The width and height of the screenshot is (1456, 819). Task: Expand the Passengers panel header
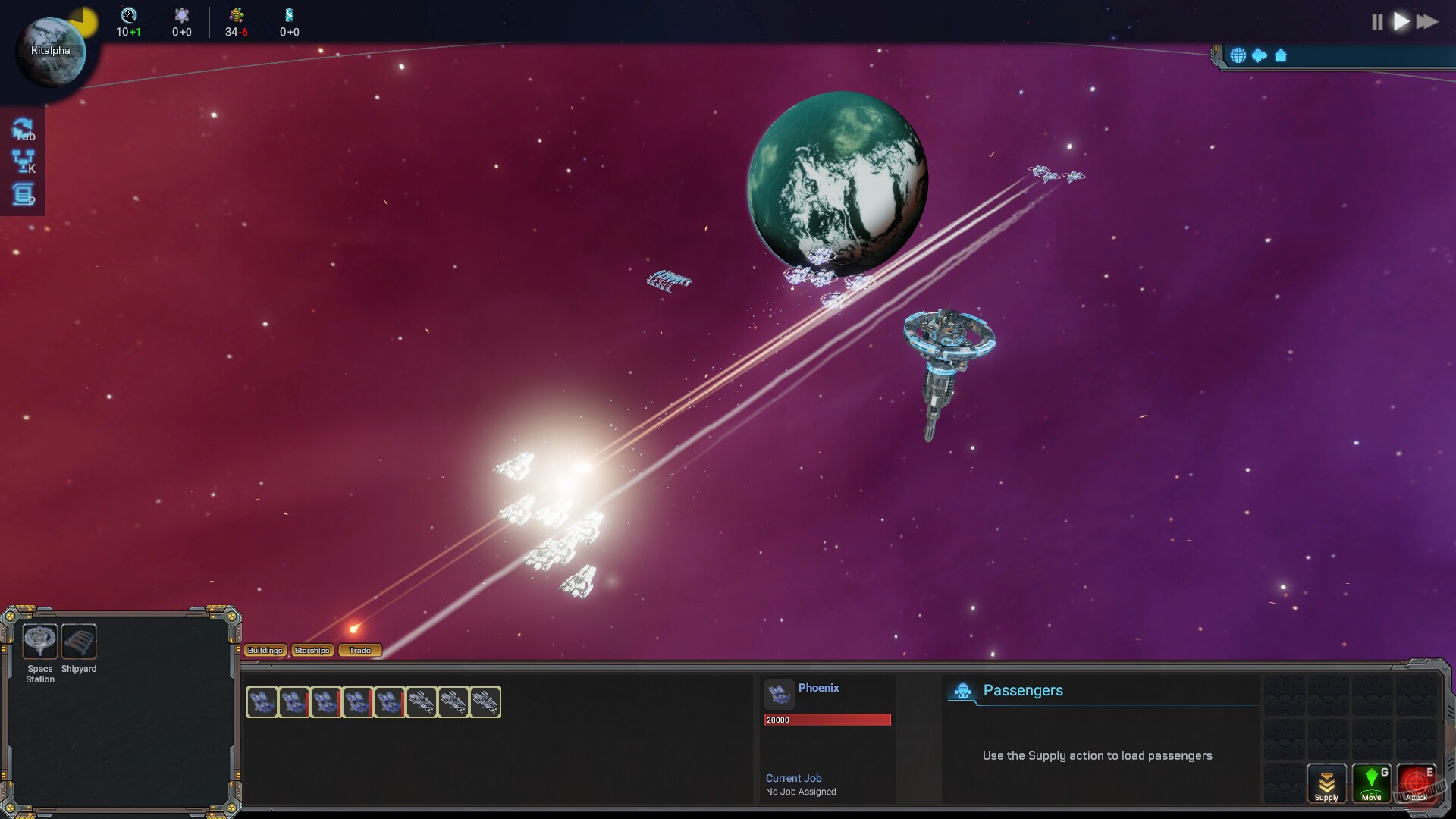1023,690
